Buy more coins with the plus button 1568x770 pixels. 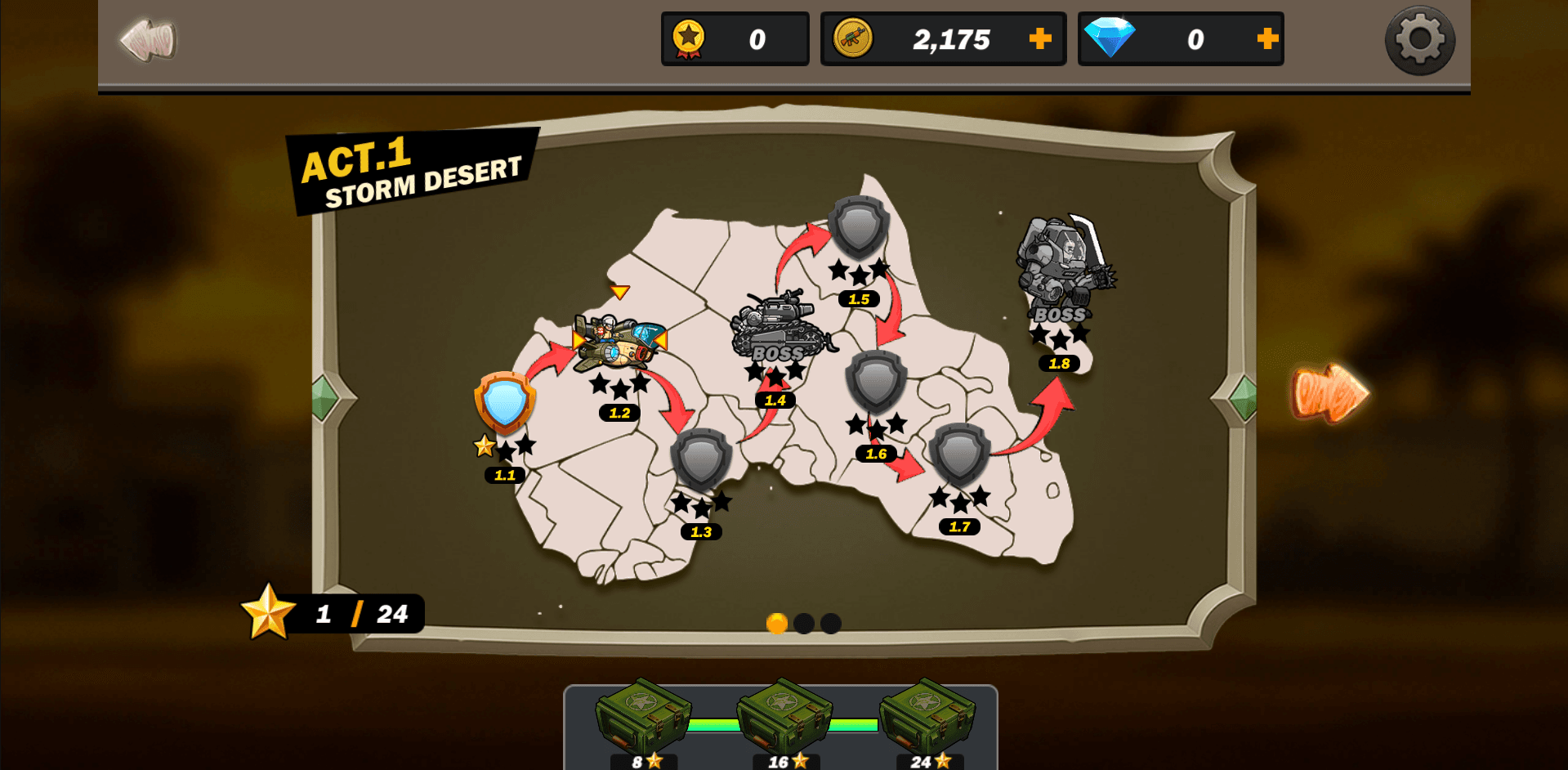coord(1039,38)
